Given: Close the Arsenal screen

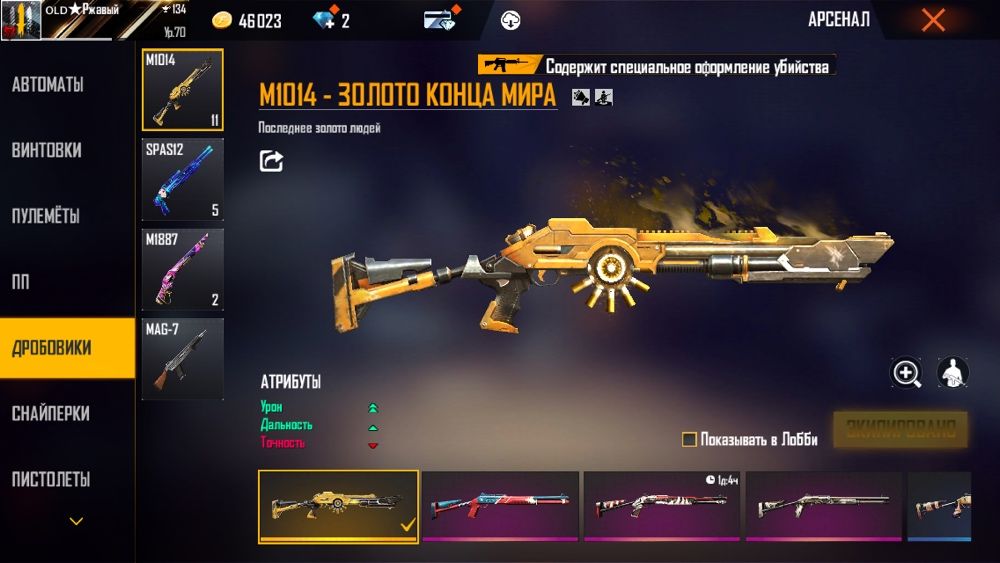Looking at the screenshot, I should [x=932, y=20].
